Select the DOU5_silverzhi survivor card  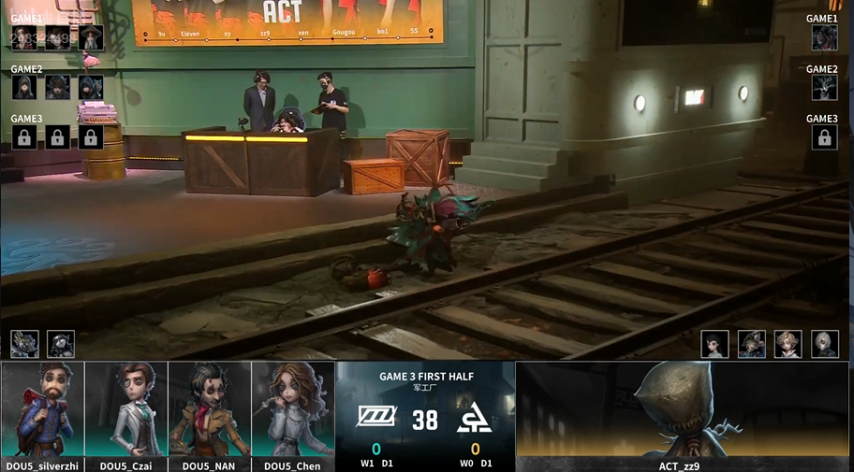point(42,410)
